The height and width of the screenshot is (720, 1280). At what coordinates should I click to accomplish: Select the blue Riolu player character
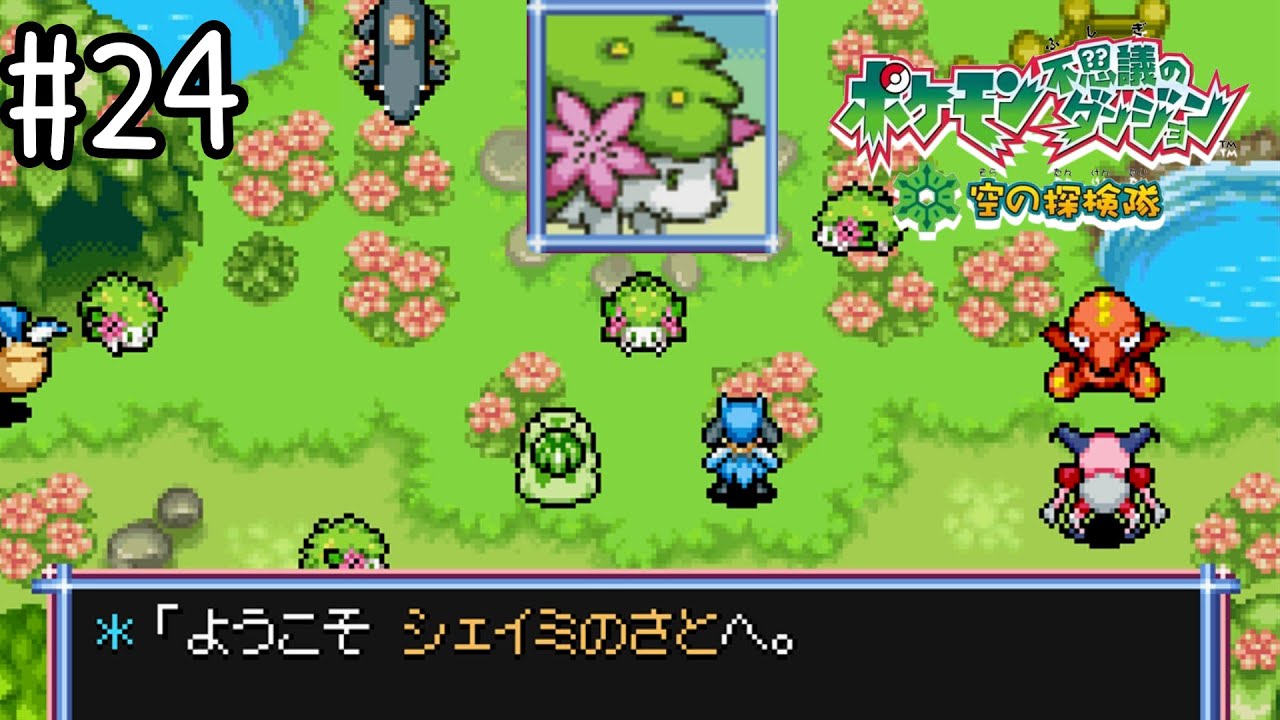click(740, 450)
